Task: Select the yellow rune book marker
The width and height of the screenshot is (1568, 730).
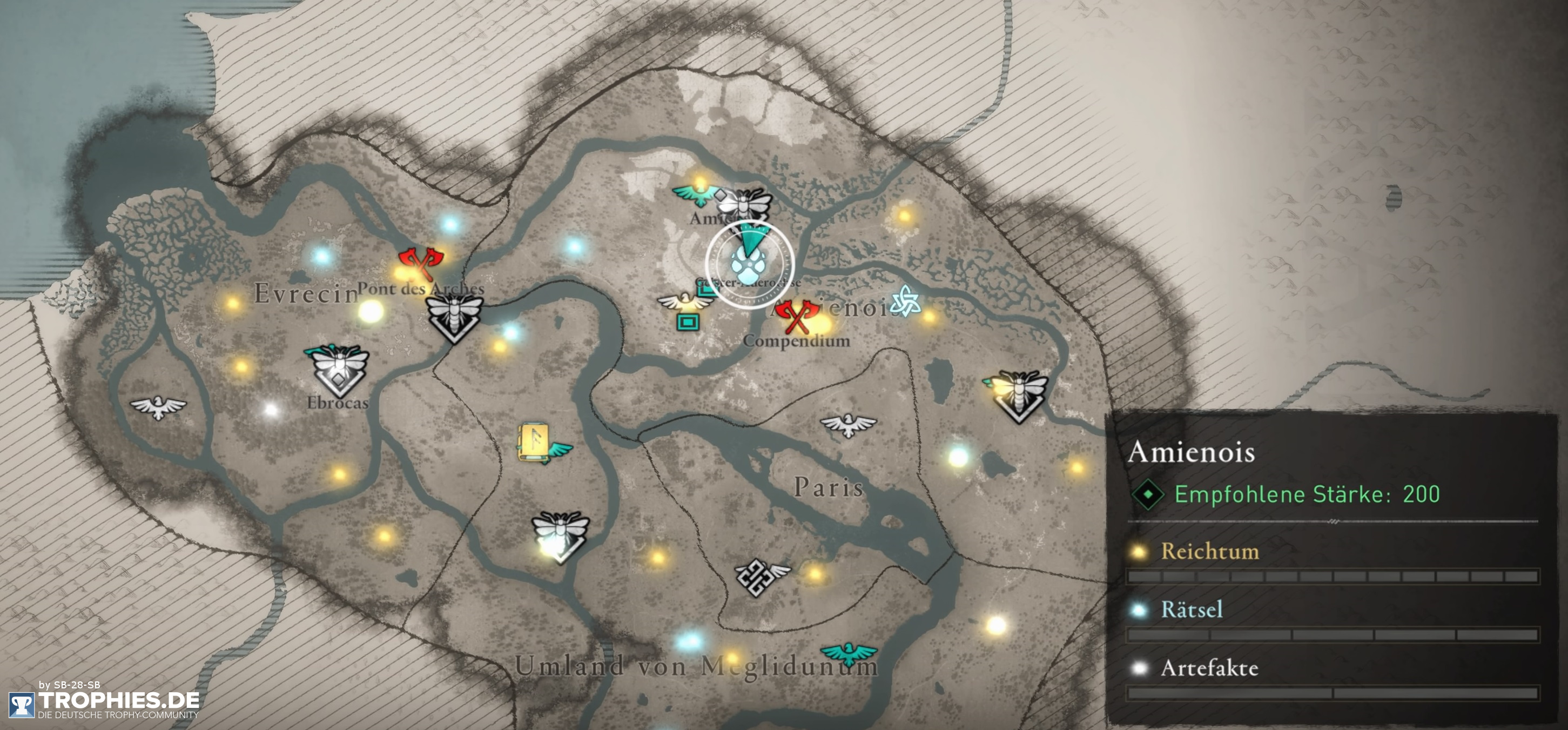Action: (534, 441)
